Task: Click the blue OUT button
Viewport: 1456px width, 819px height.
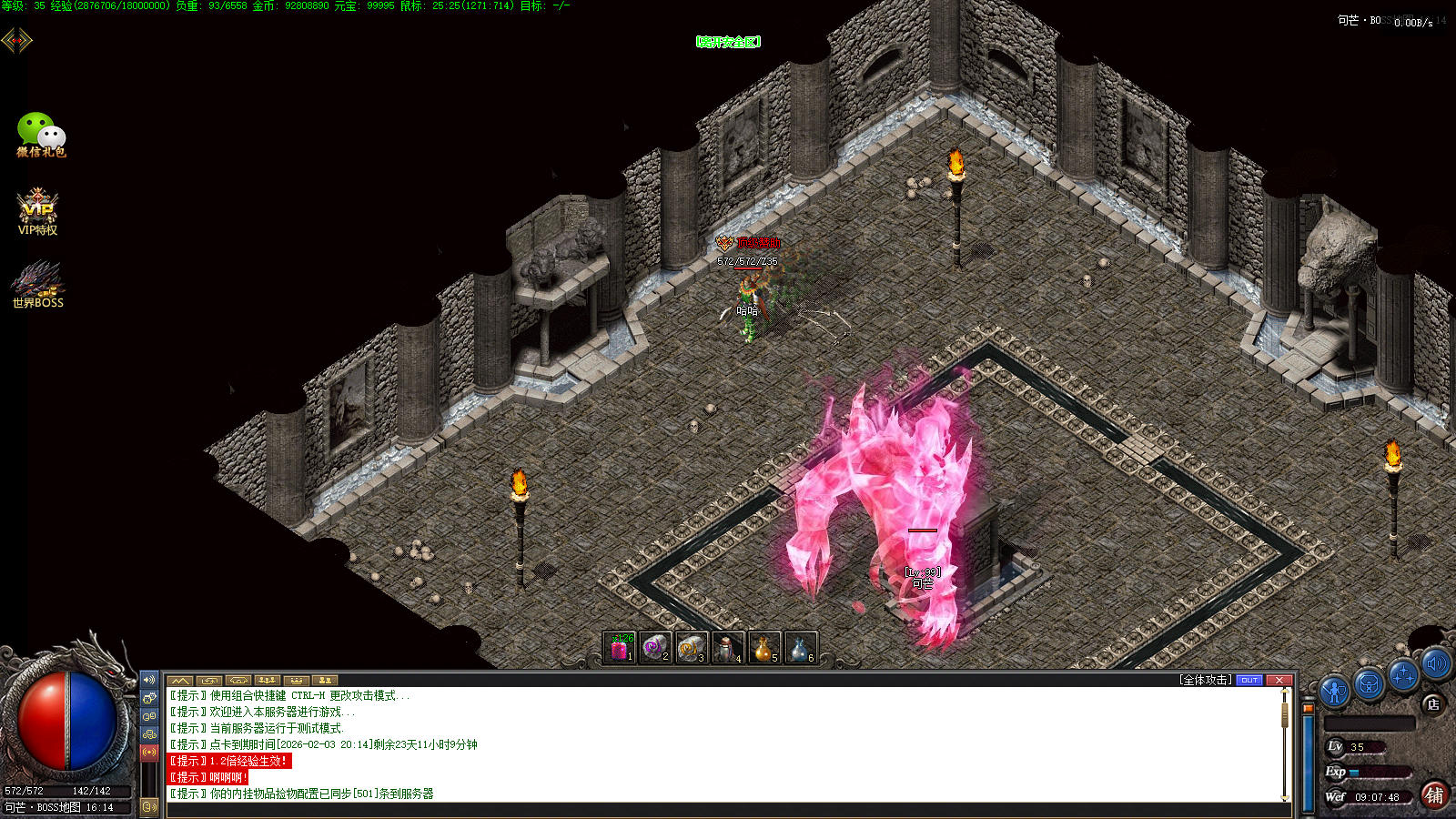Action: (x=1249, y=680)
